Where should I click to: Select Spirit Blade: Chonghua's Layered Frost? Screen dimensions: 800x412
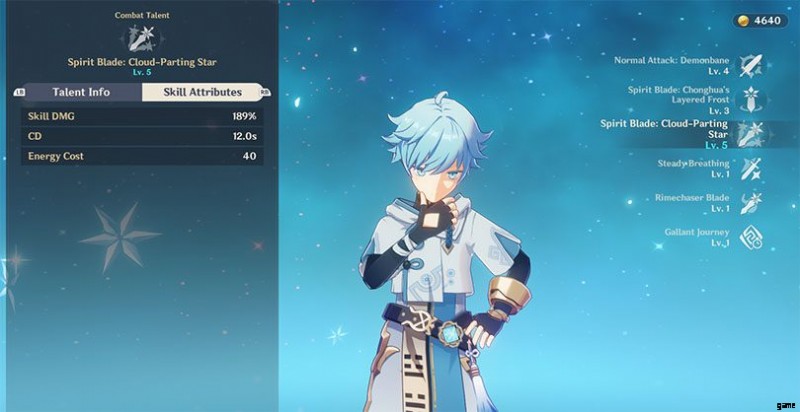click(x=750, y=100)
